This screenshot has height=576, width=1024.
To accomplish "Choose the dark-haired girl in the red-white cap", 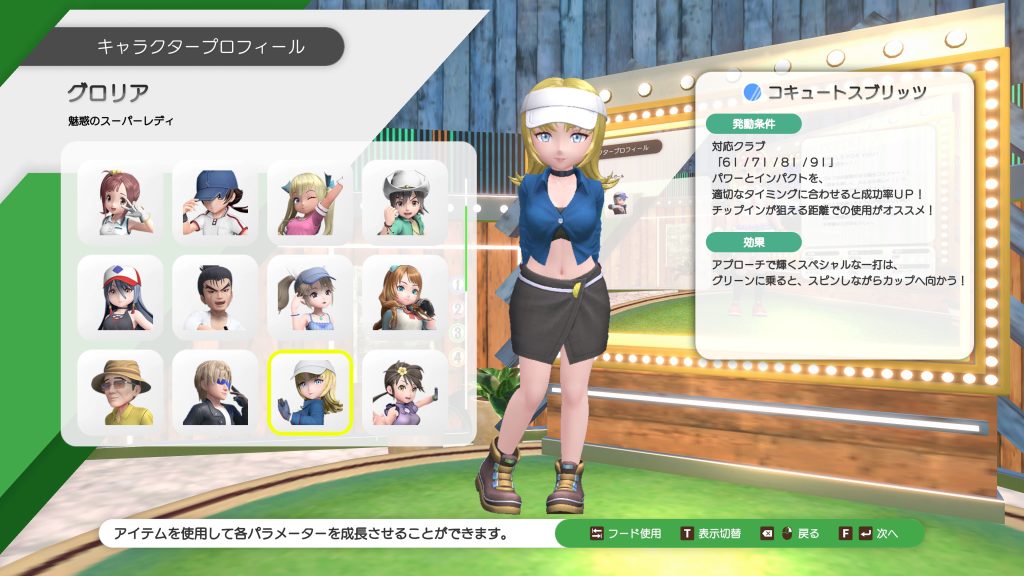I will coord(120,297).
